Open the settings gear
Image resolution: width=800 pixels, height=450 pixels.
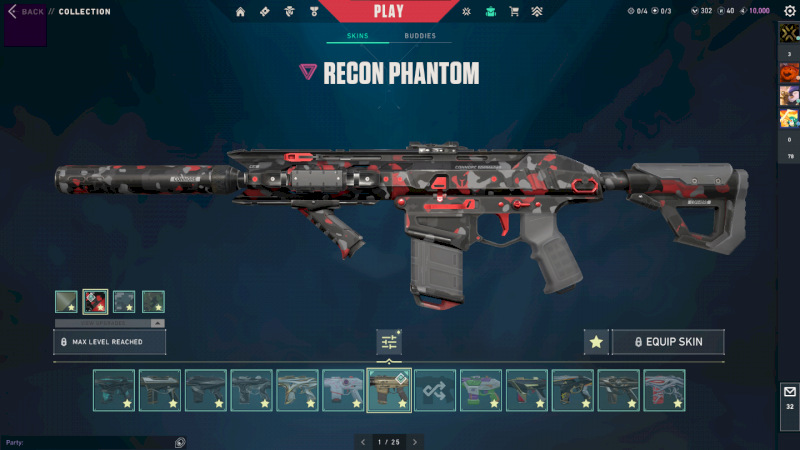(789, 11)
